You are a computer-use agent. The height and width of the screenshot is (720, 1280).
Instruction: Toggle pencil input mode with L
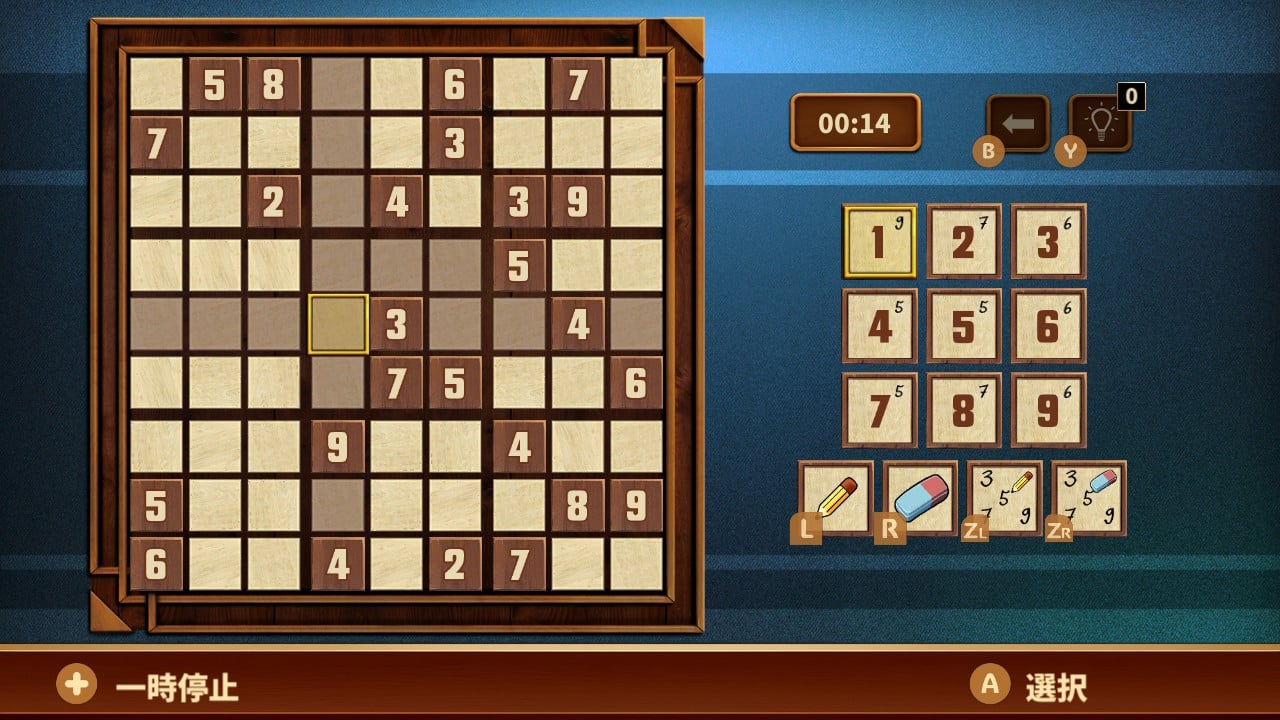[806, 523]
